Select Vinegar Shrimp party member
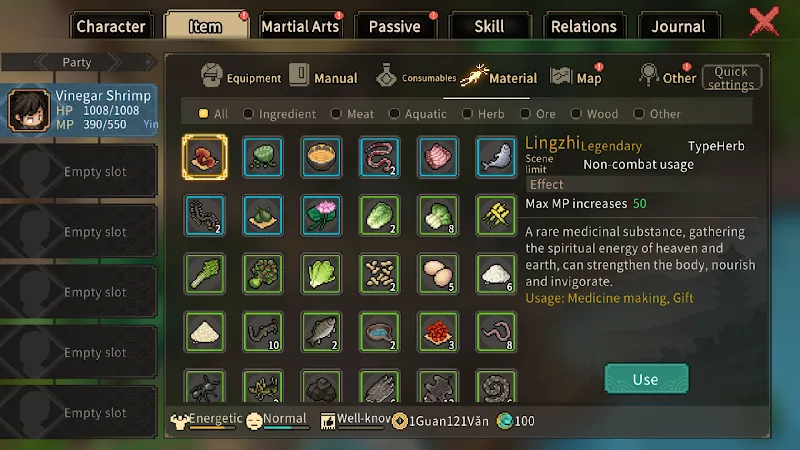 [80, 111]
